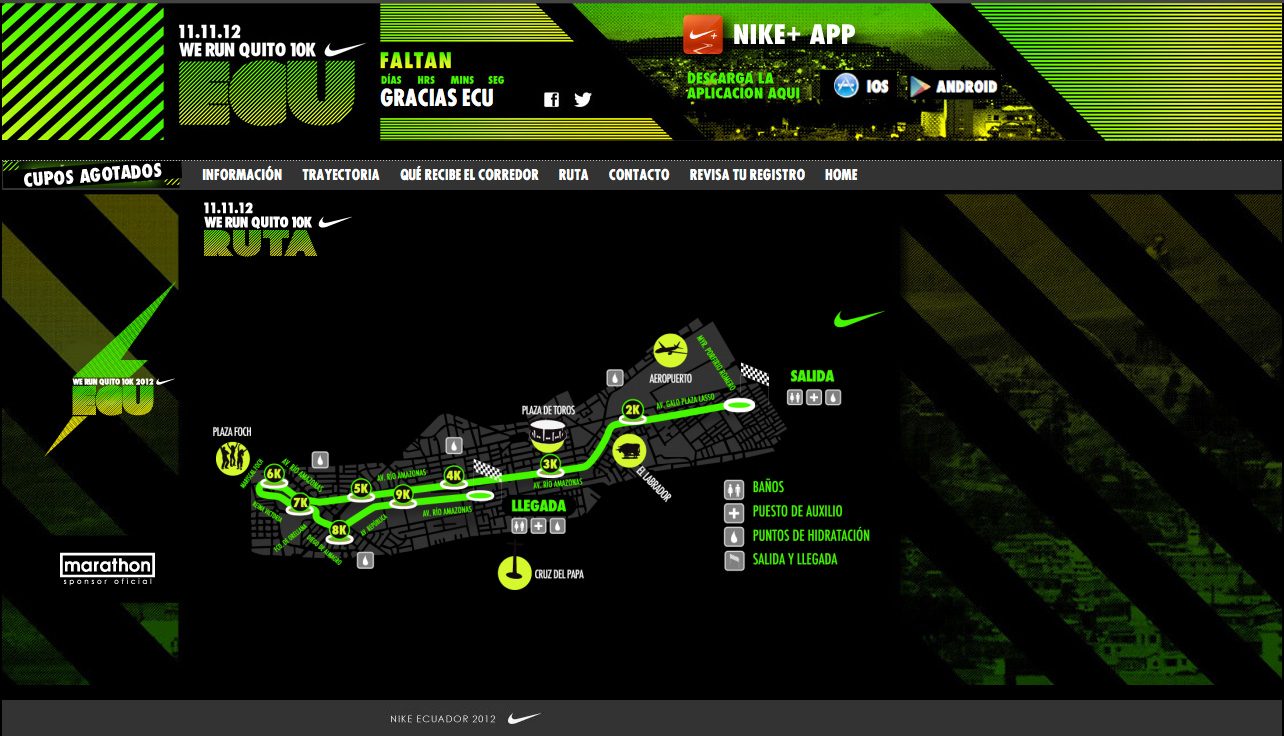
Task: Download the Android app
Action: [954, 87]
